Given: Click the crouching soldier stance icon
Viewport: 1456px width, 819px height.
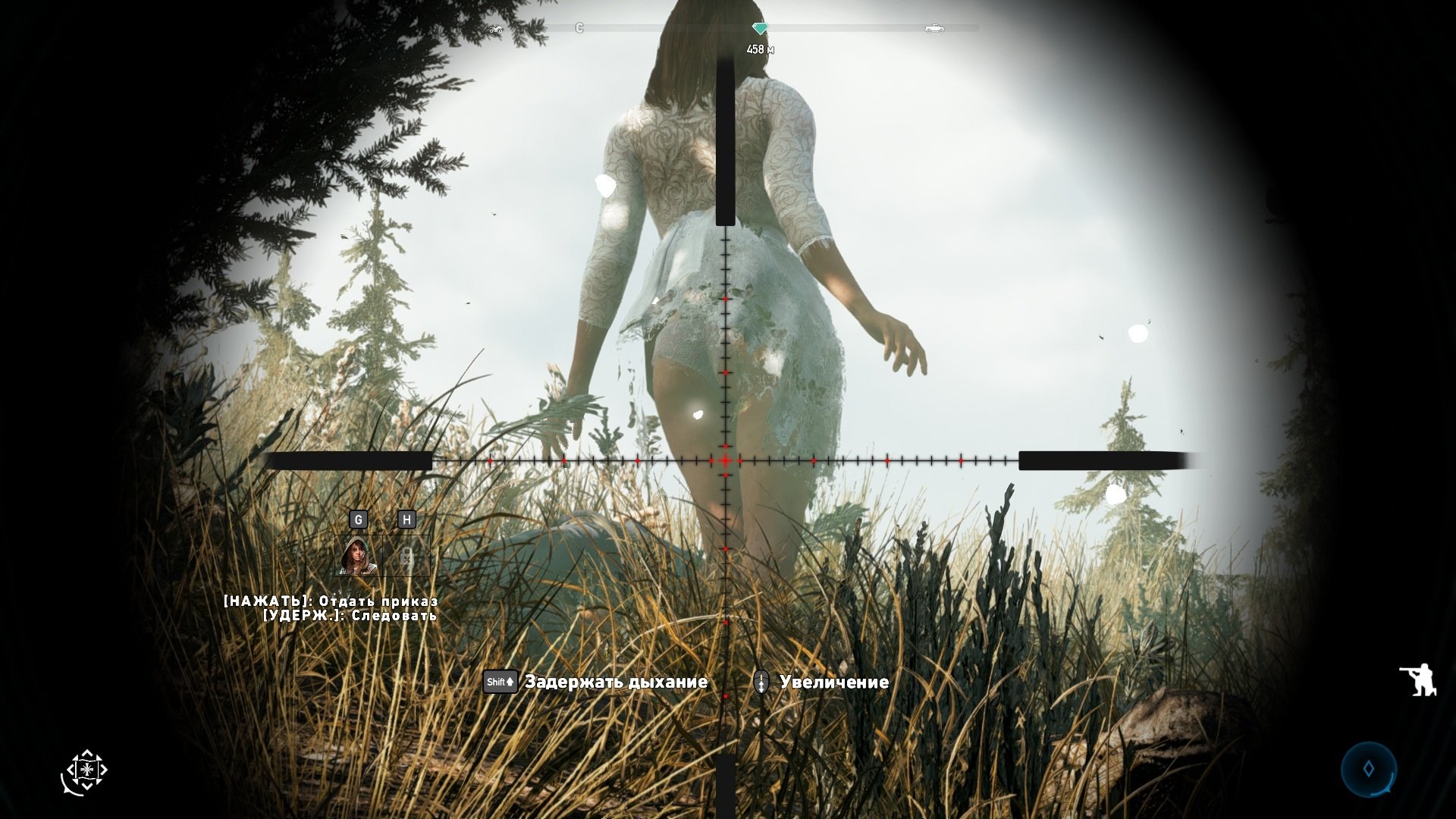Looking at the screenshot, I should tap(1417, 679).
